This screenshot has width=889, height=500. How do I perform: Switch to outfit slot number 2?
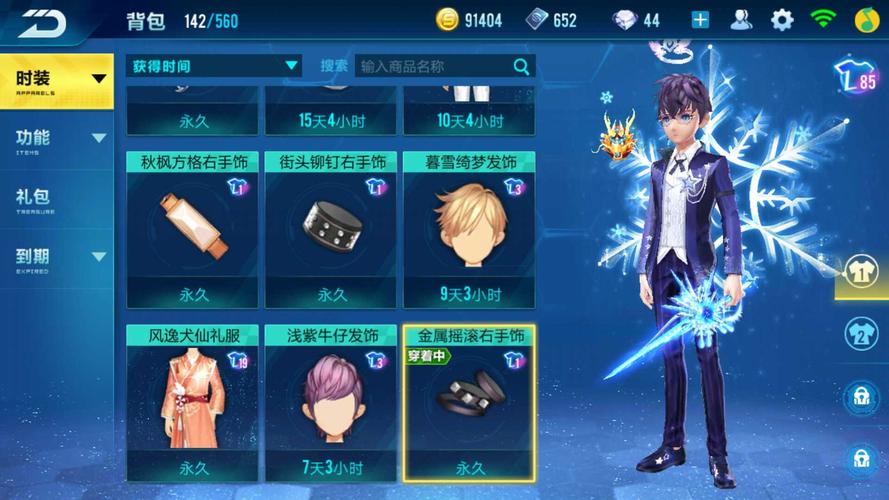tap(861, 334)
